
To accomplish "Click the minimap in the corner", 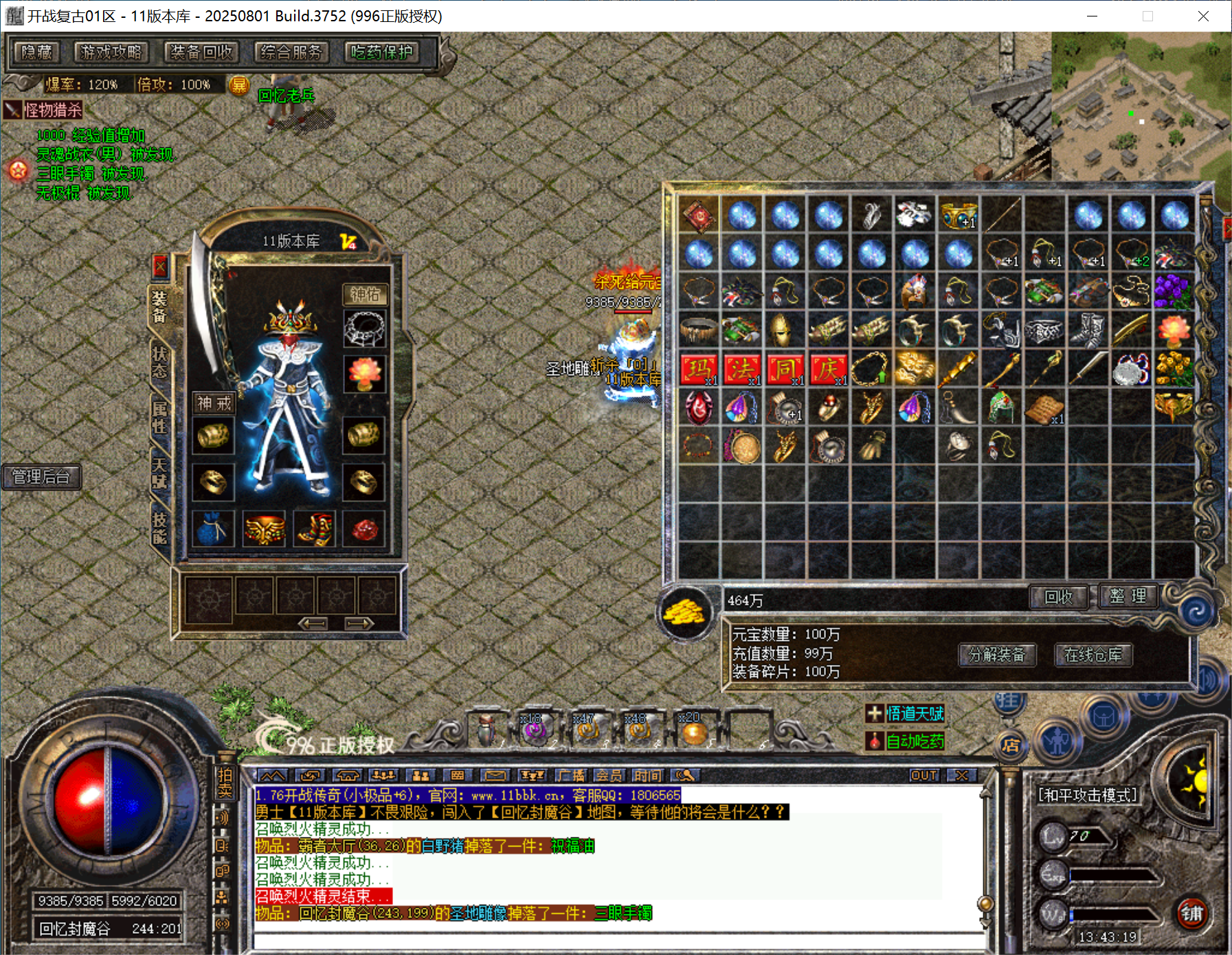I will point(1141,106).
